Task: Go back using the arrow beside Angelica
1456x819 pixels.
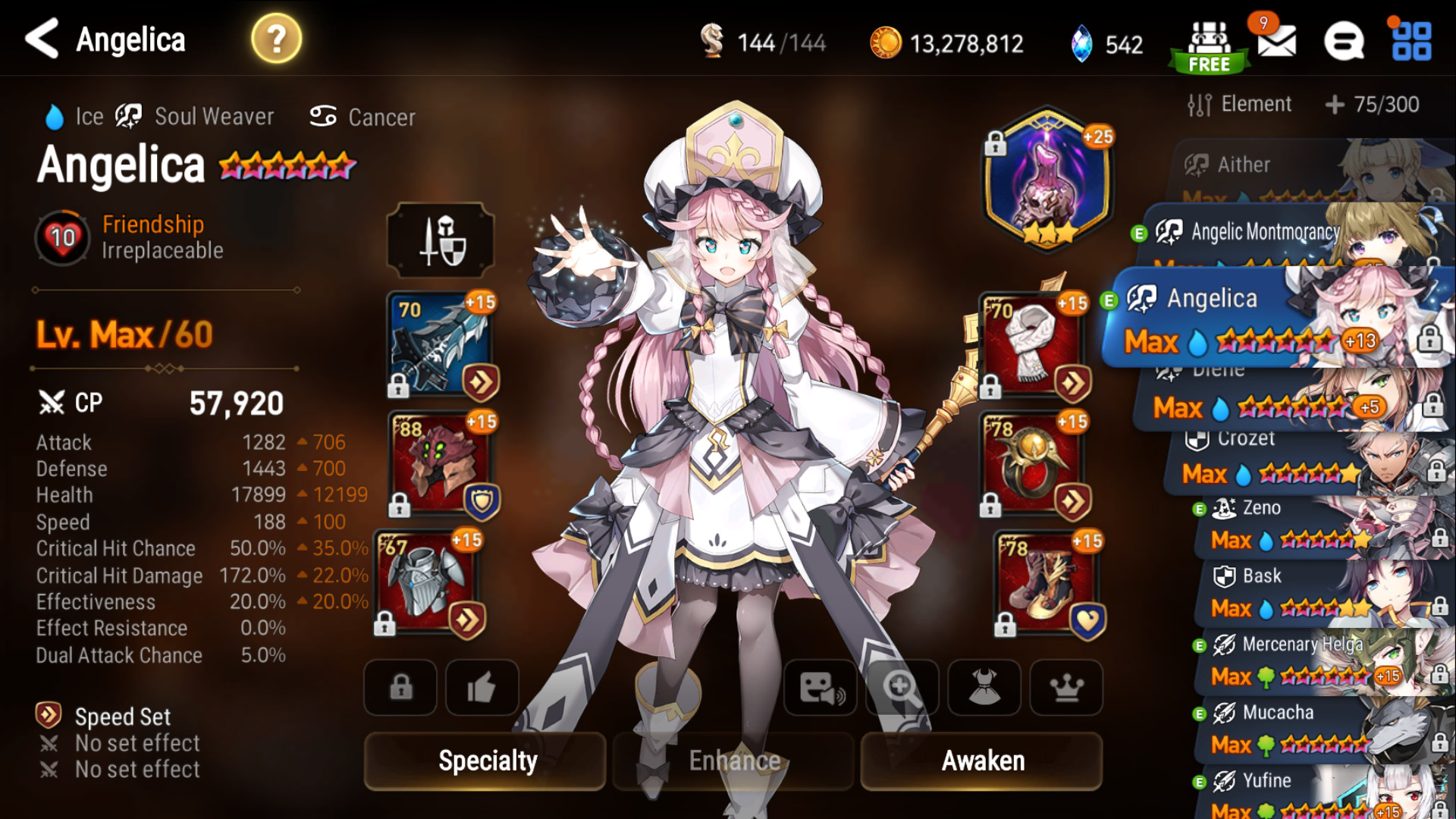Action: pyautogui.click(x=42, y=39)
